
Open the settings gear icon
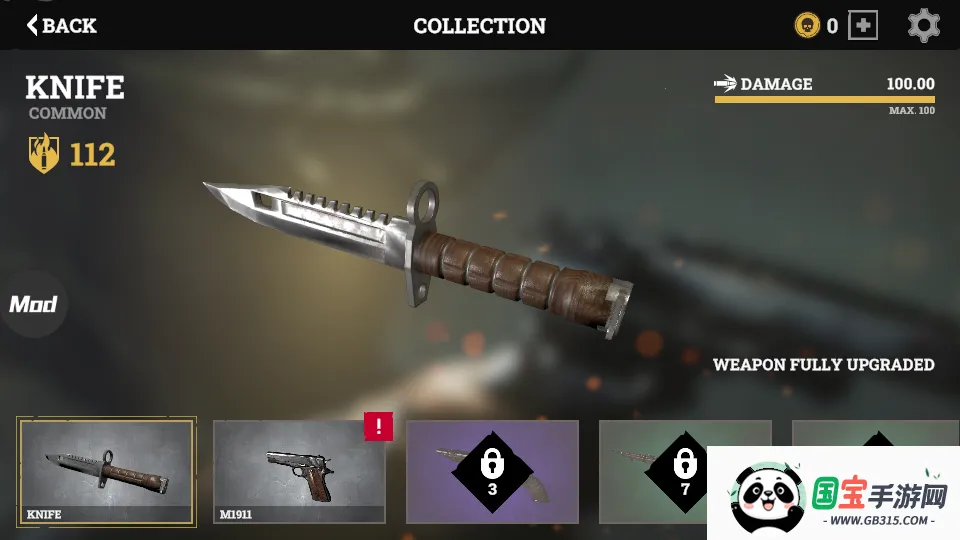coord(923,25)
